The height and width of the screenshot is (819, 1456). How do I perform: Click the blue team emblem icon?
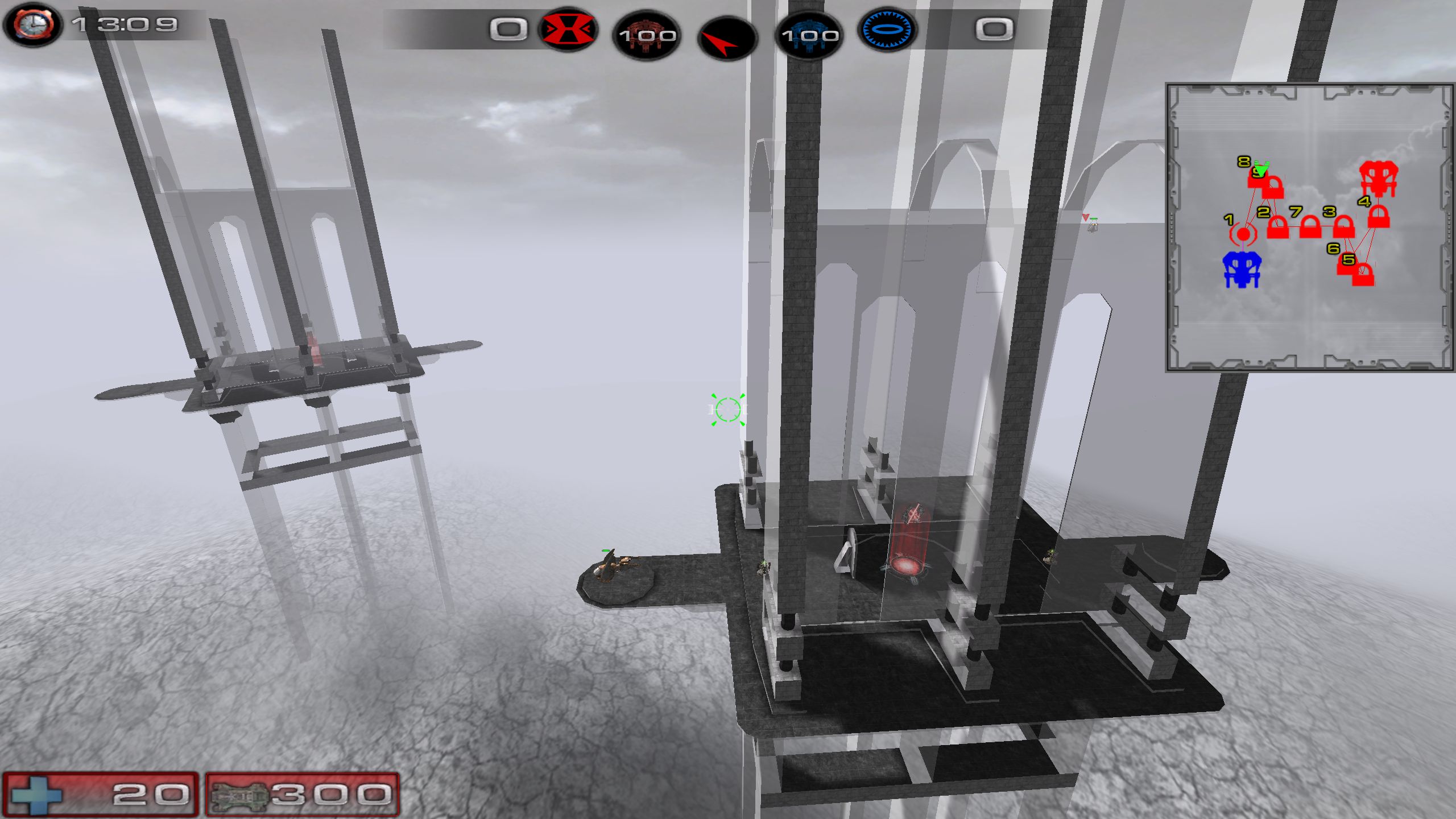[x=887, y=29]
